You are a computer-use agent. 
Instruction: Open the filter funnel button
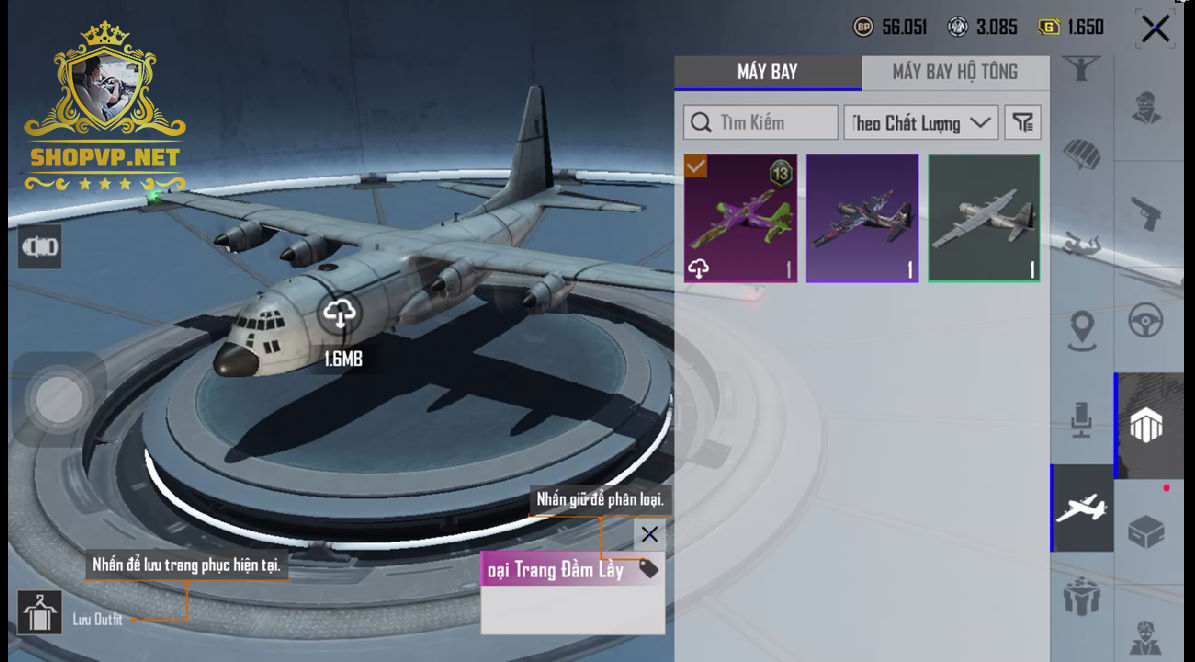pyautogui.click(x=1022, y=123)
